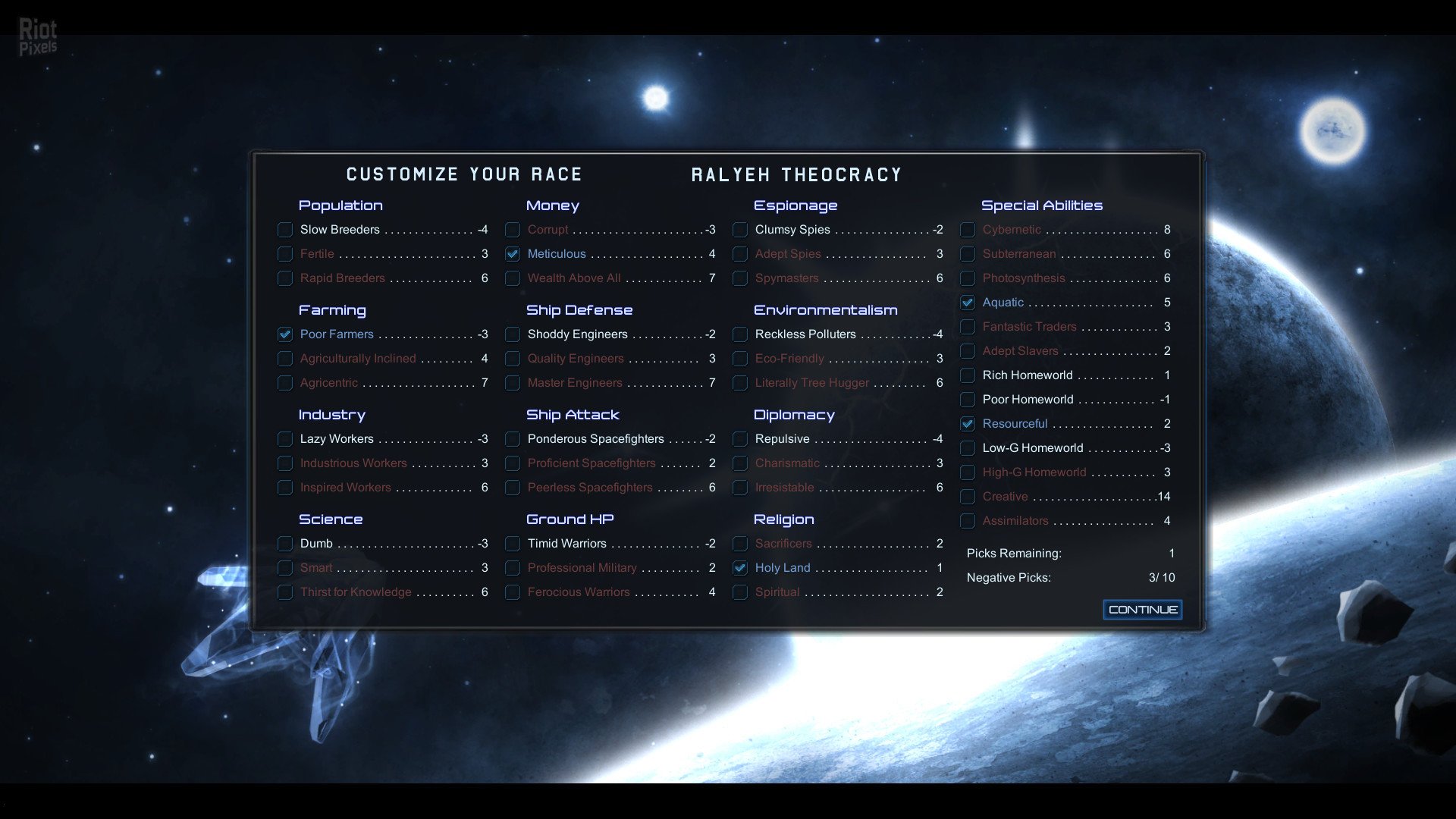Confirm race with the Continue button
This screenshot has width=1456, height=819.
click(x=1142, y=610)
